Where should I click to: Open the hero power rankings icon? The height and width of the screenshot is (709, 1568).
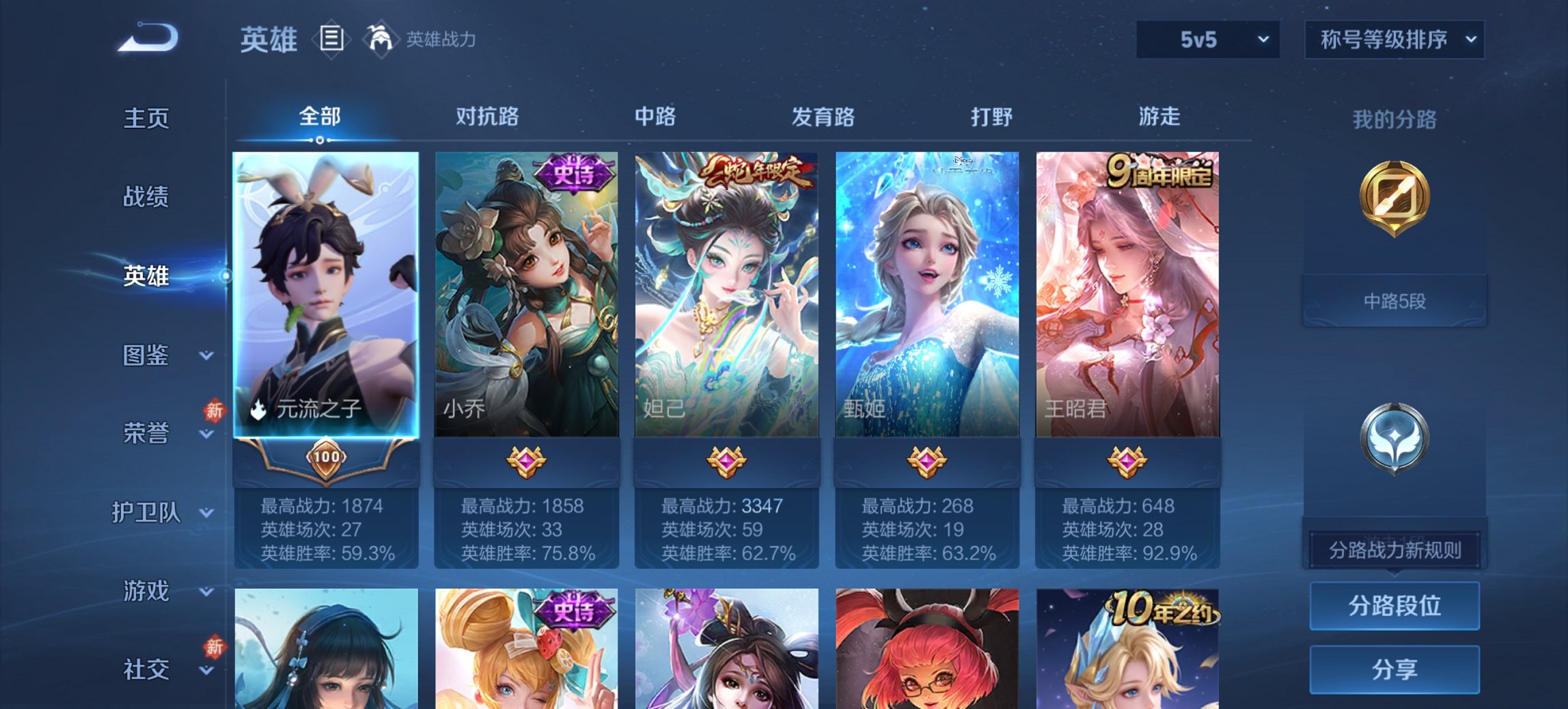[381, 39]
